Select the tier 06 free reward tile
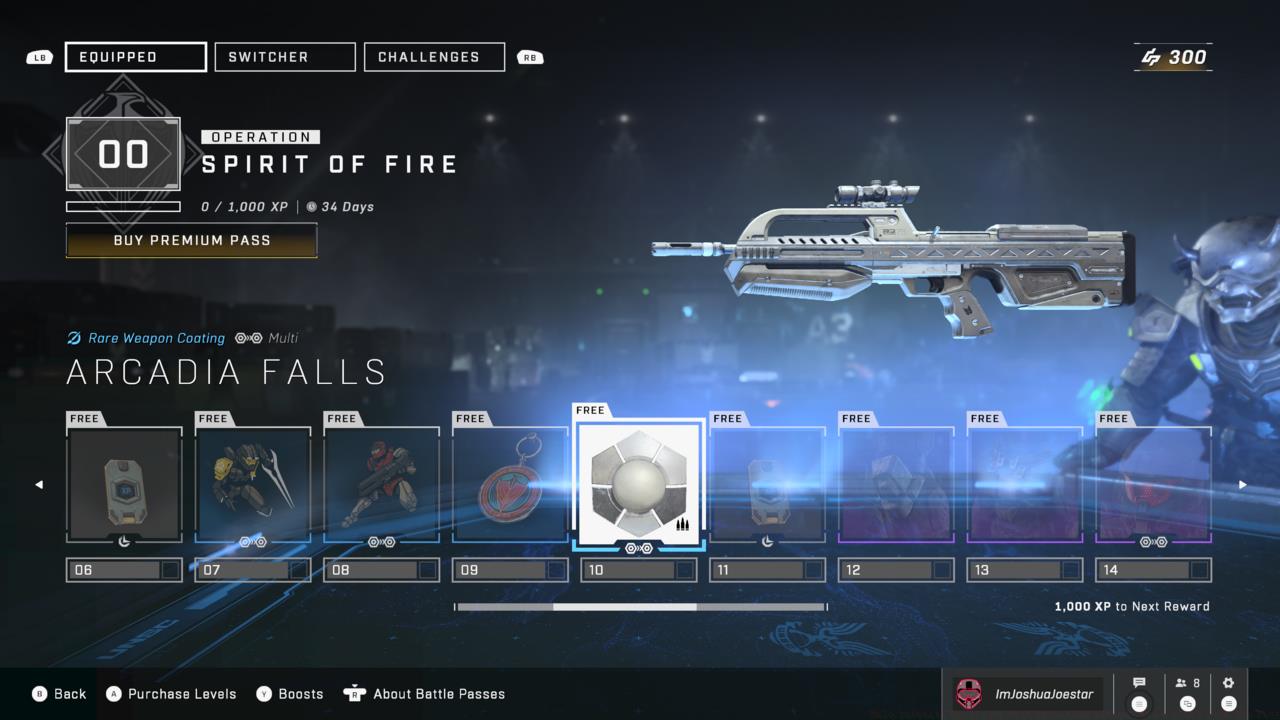The image size is (1280, 720). pyautogui.click(x=124, y=485)
